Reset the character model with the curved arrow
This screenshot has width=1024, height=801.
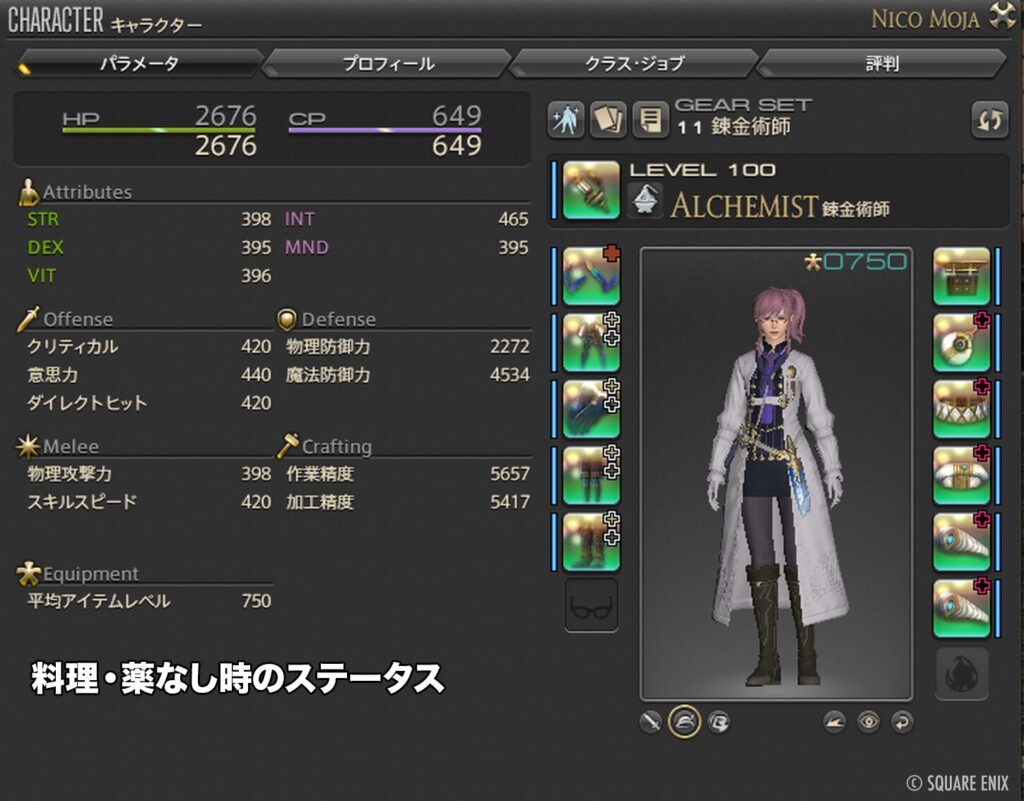(901, 721)
